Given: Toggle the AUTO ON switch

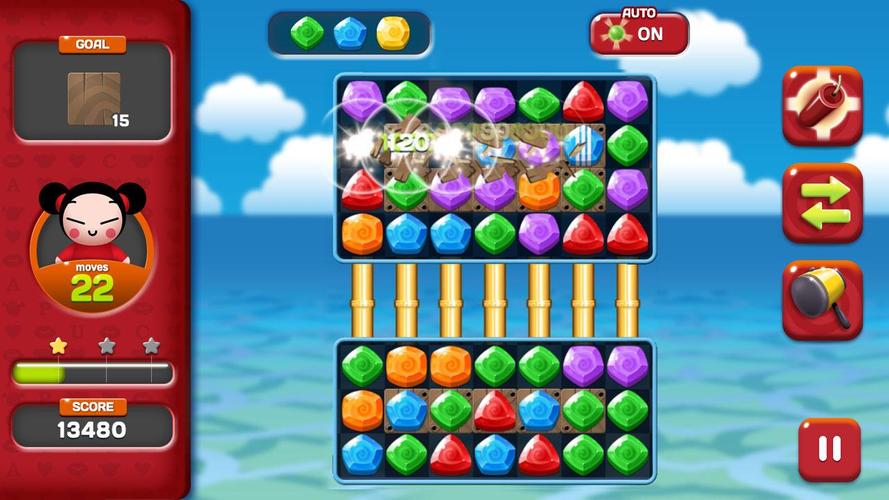Looking at the screenshot, I should coord(639,33).
